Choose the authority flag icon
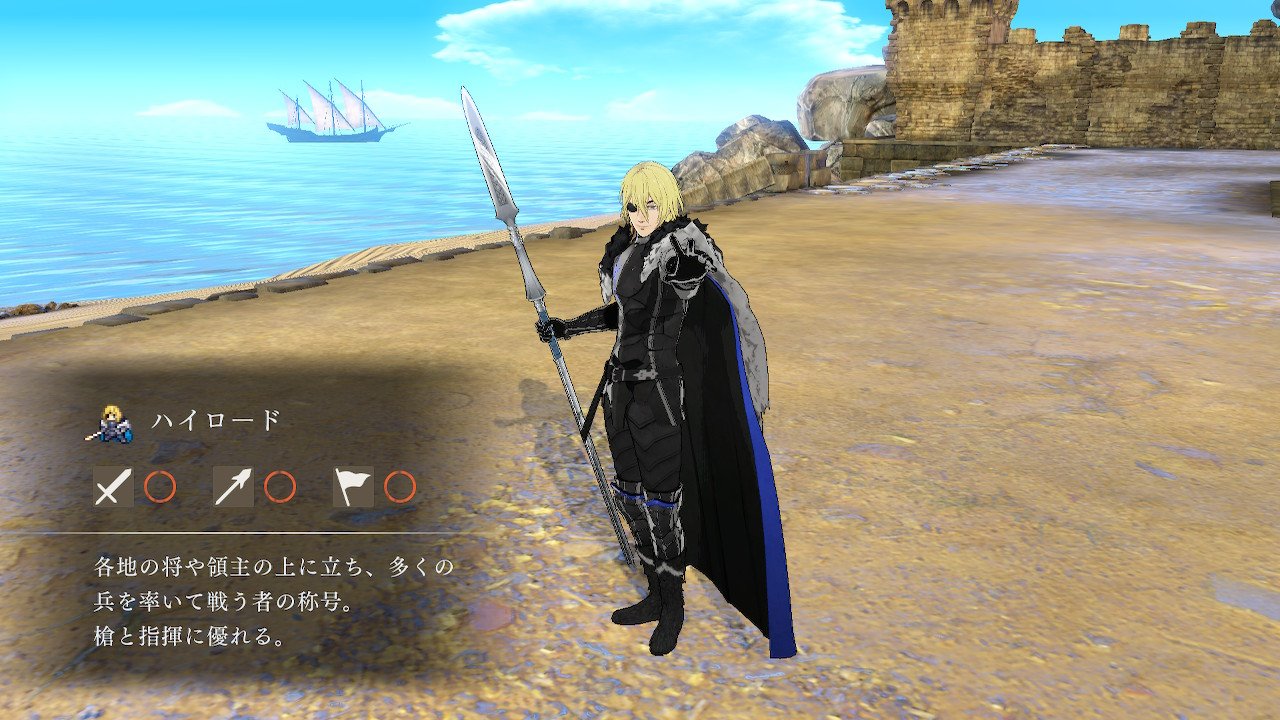The width and height of the screenshot is (1280, 720). click(353, 487)
